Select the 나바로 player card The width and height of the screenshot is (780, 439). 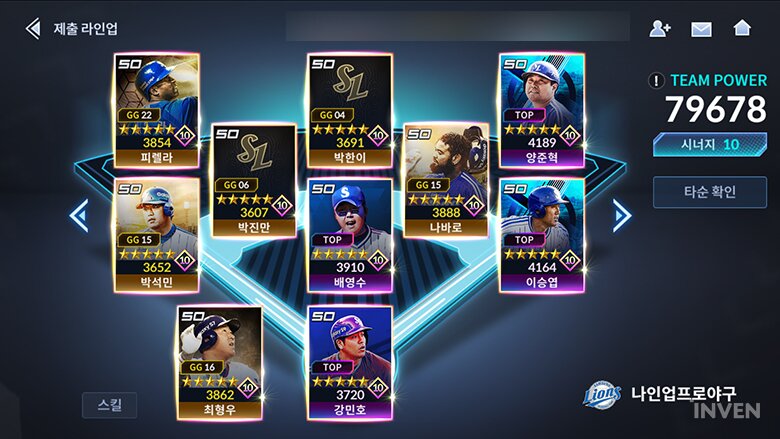tap(446, 180)
